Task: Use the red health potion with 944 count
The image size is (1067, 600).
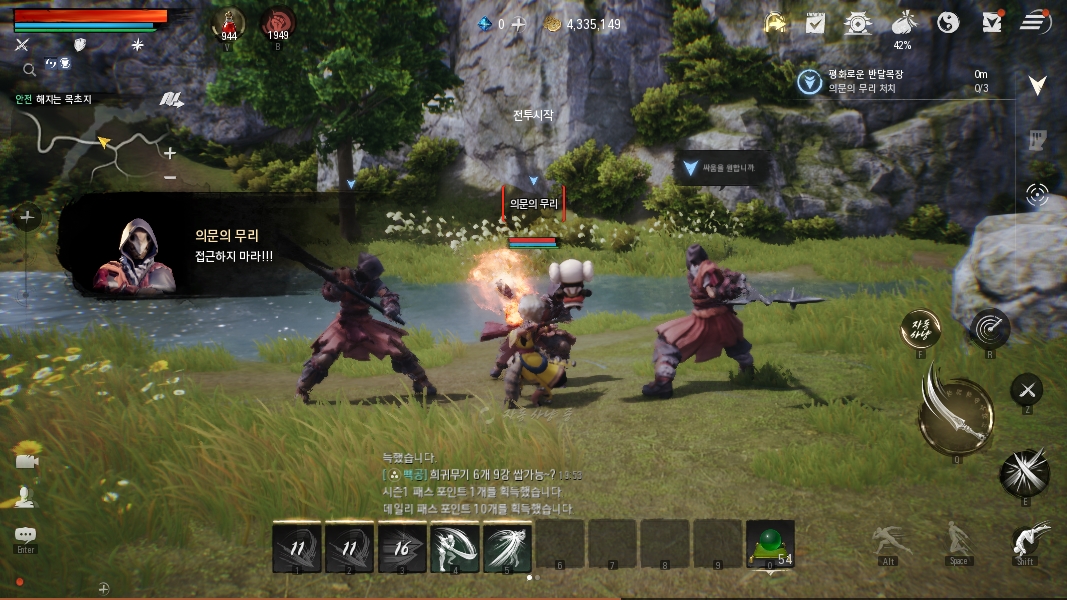Action: [229, 24]
